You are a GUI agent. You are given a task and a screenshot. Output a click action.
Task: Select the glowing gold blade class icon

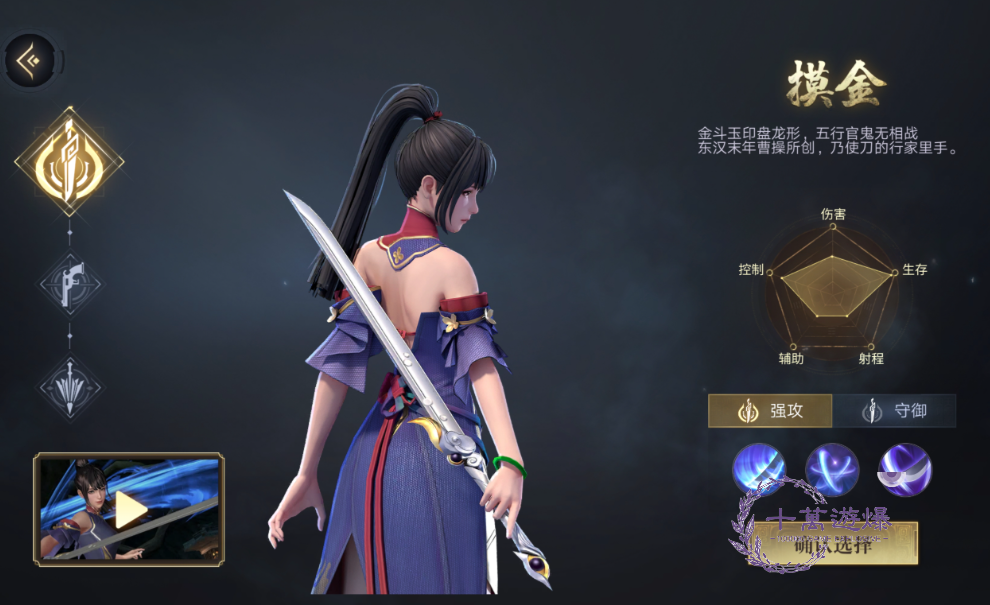[69, 162]
